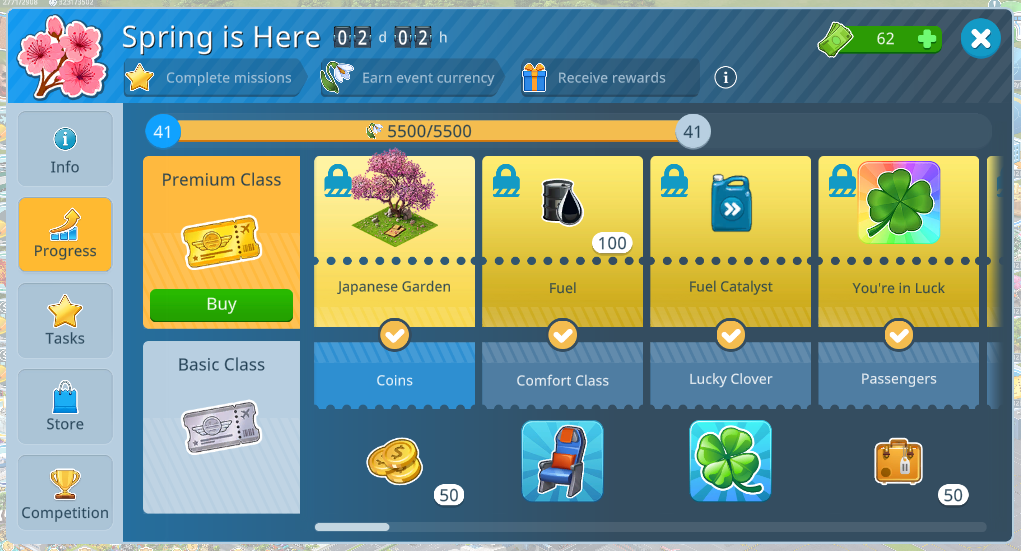Switch to the Info tab
The width and height of the screenshot is (1021, 551).
pyautogui.click(x=65, y=149)
